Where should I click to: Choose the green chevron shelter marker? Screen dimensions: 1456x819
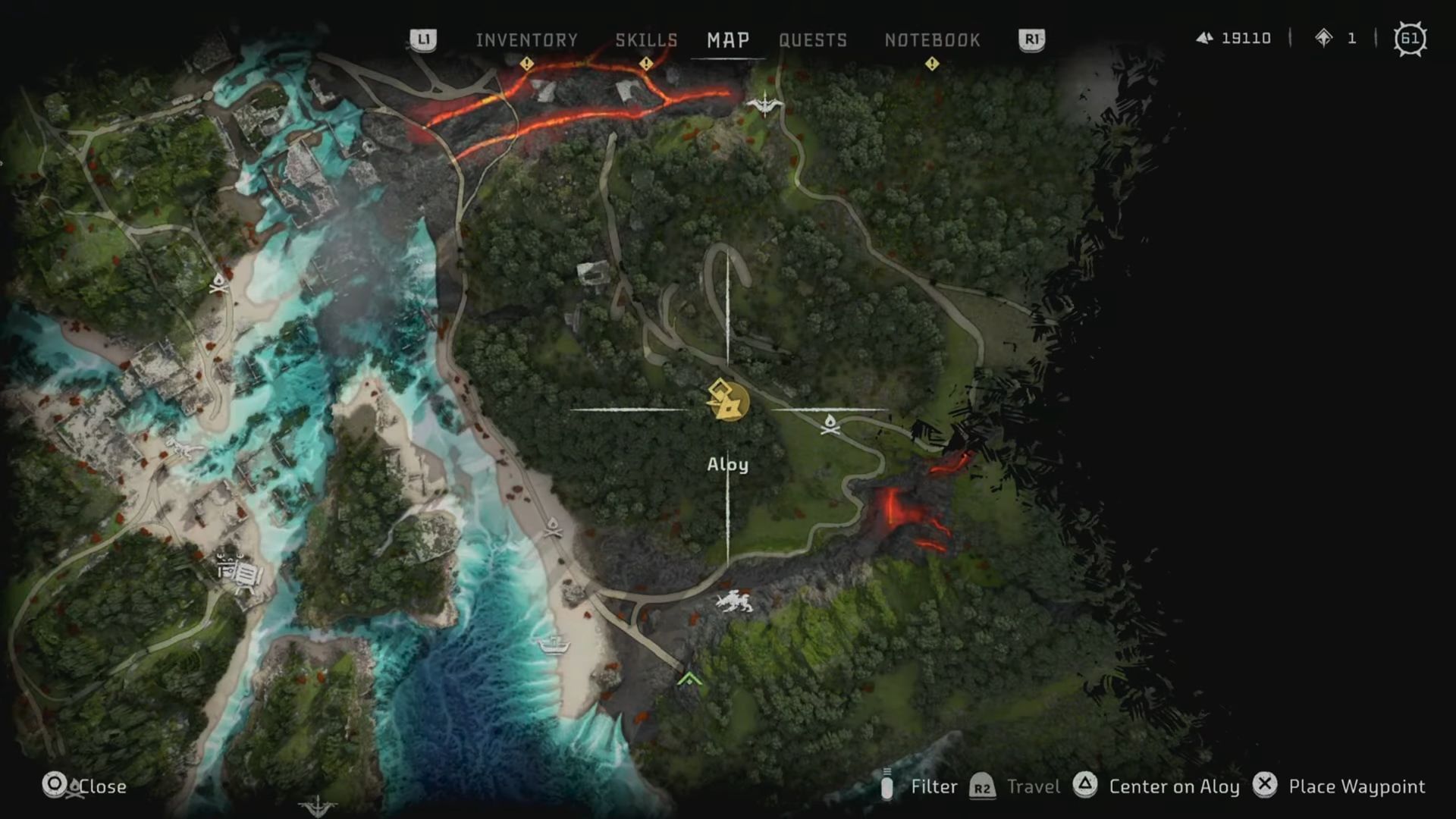pos(689,679)
